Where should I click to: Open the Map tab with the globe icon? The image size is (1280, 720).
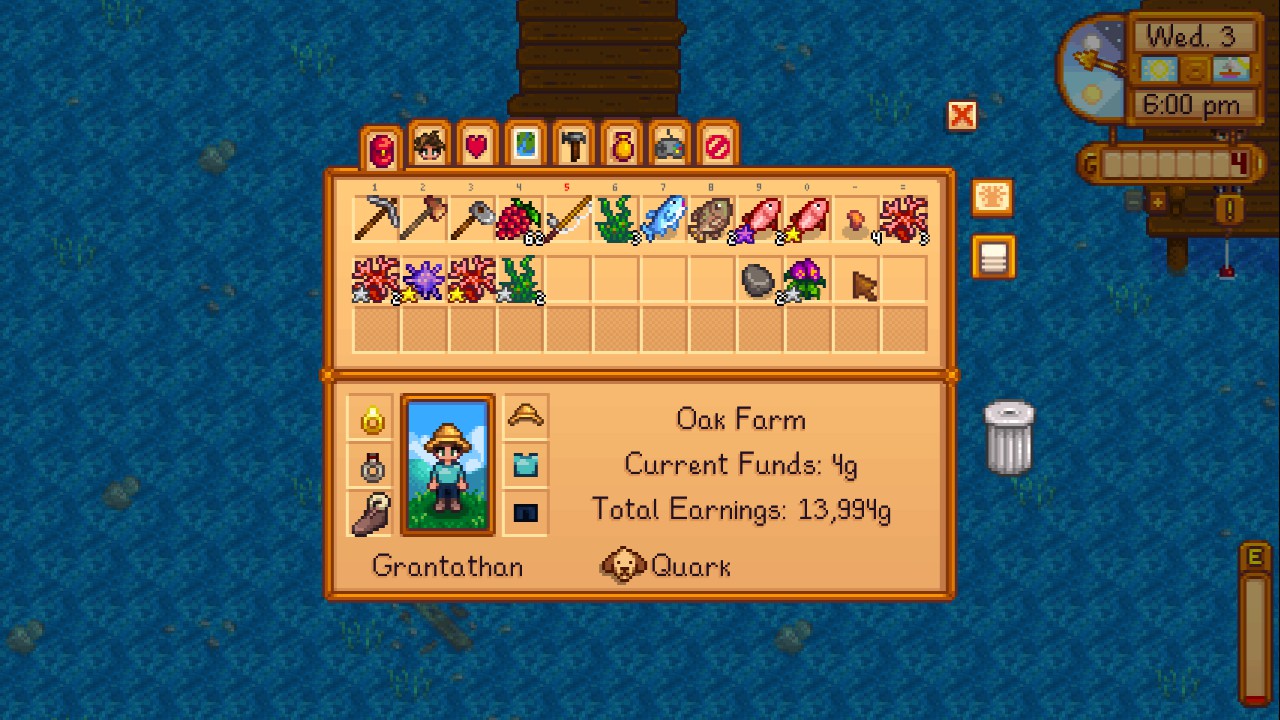click(x=525, y=143)
